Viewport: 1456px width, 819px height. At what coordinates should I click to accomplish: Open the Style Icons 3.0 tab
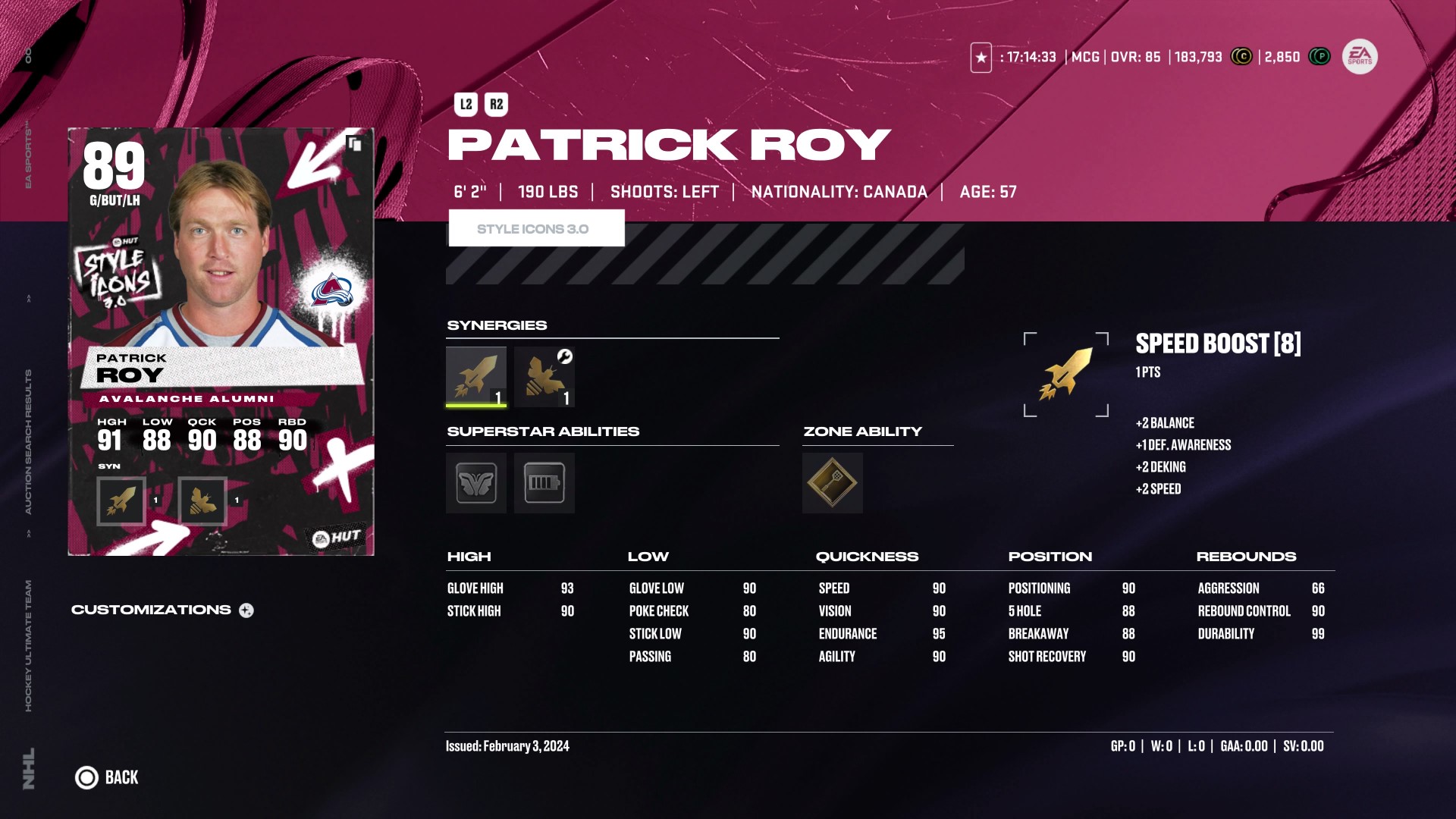(x=536, y=228)
